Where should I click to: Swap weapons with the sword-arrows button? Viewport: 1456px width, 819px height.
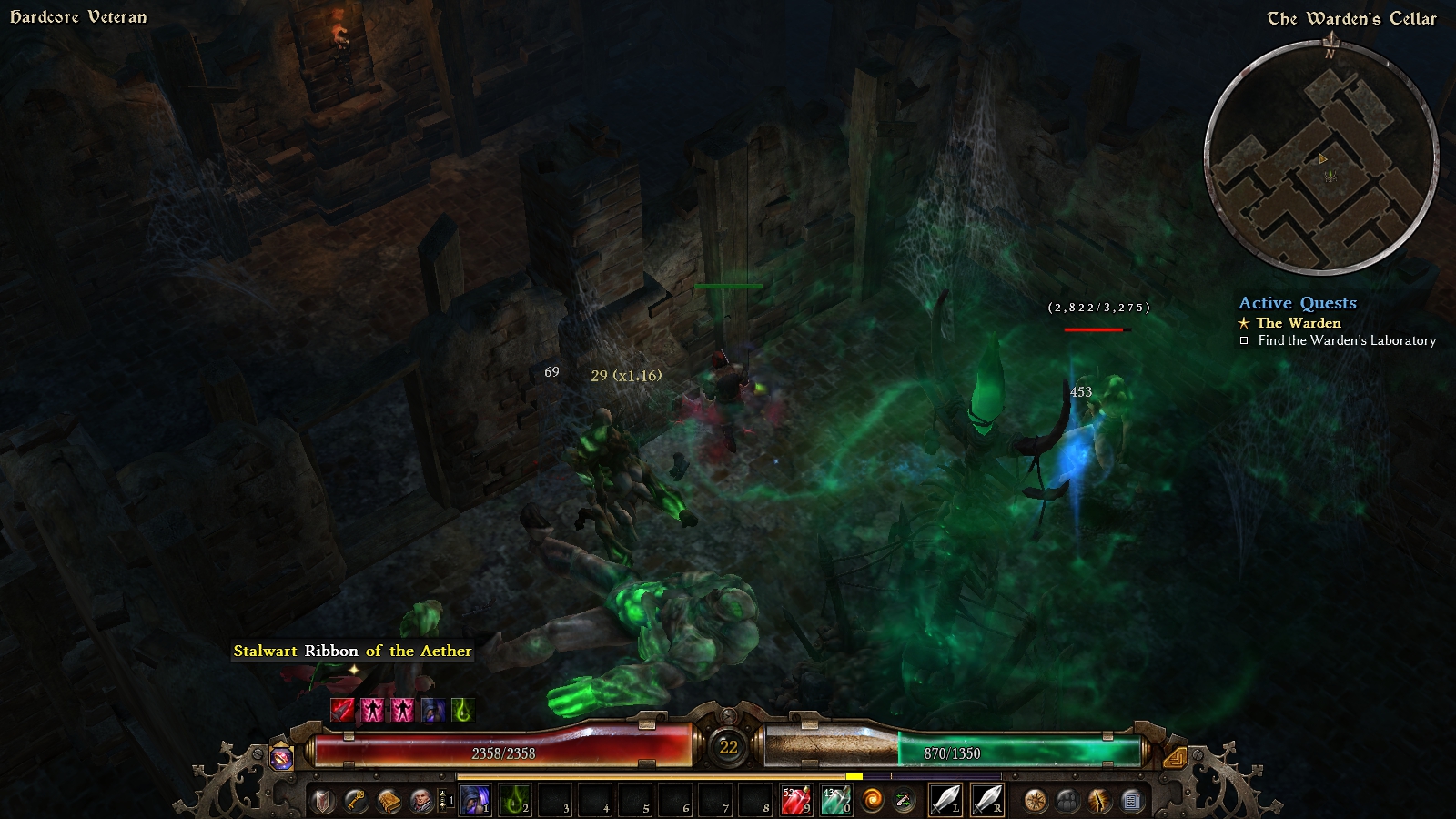pos(905,801)
